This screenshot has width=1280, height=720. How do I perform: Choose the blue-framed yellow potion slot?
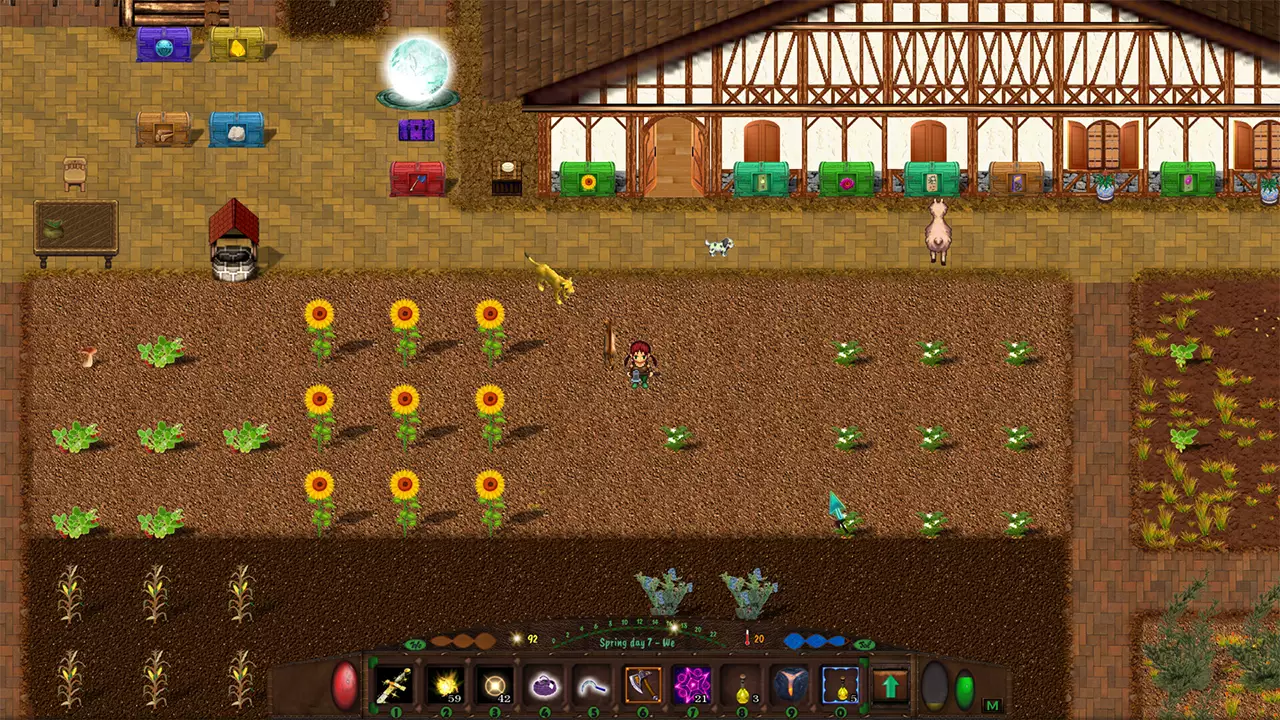[841, 686]
